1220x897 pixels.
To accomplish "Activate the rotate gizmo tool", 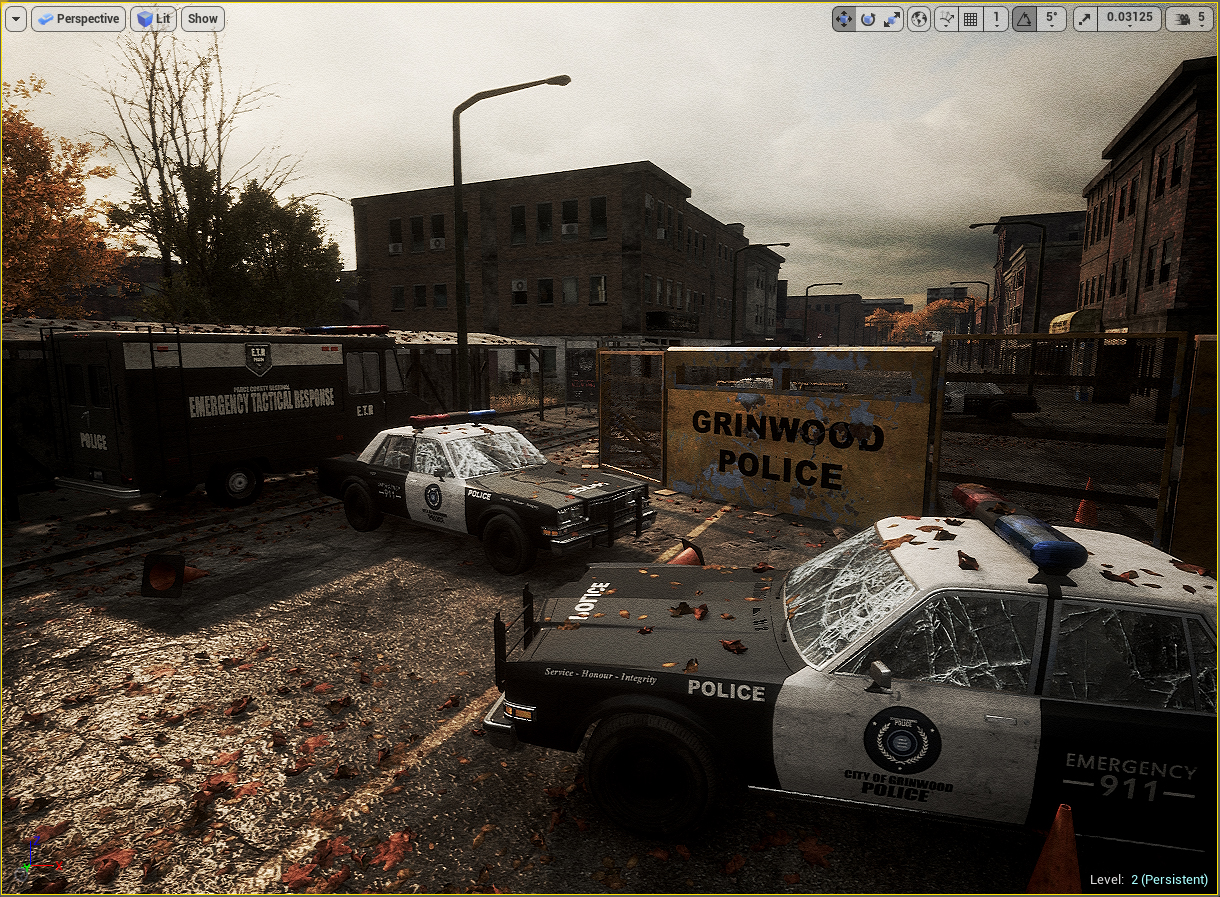I will (868, 19).
